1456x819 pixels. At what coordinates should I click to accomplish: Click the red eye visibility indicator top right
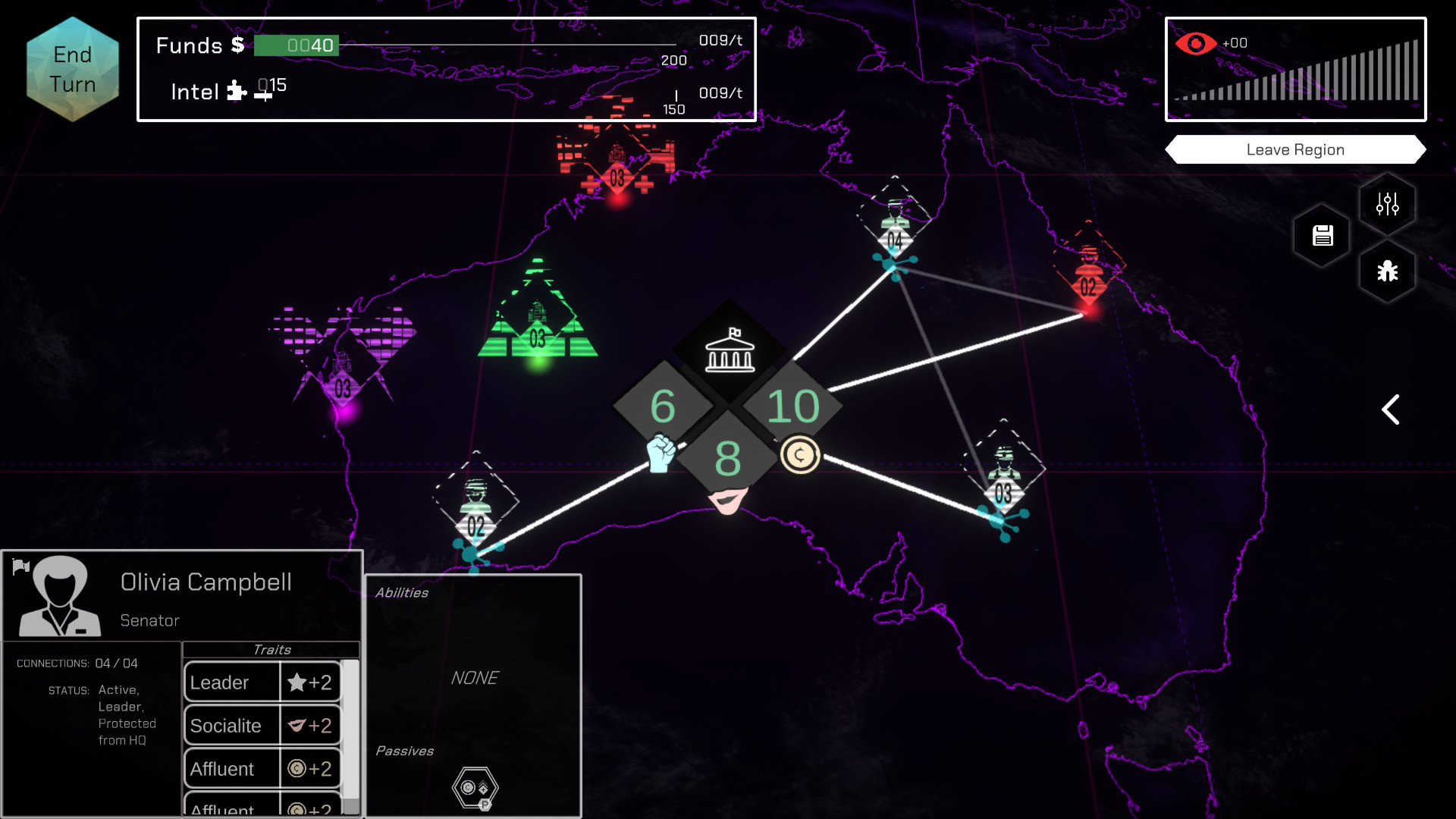[1195, 43]
